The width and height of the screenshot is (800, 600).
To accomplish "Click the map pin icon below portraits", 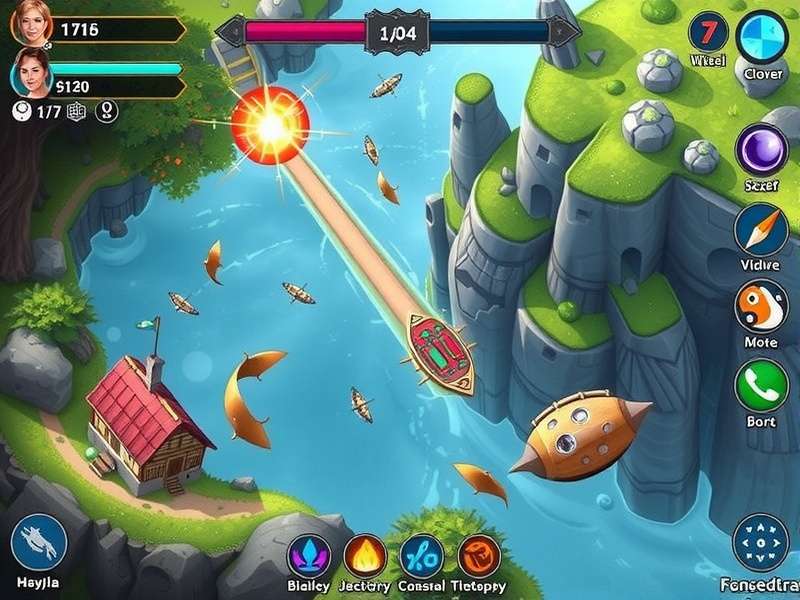I will click(x=106, y=113).
